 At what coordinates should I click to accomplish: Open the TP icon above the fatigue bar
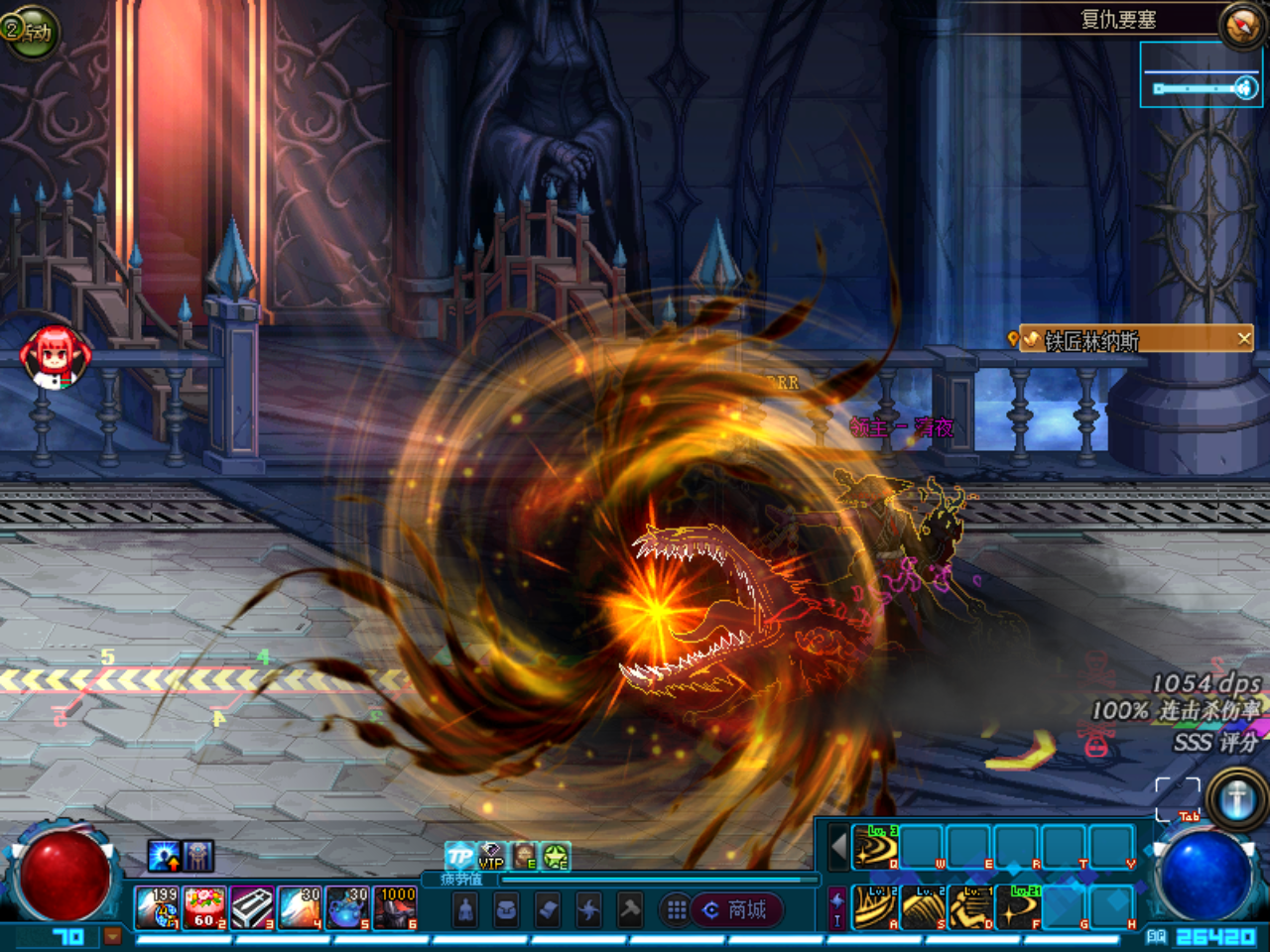[459, 856]
